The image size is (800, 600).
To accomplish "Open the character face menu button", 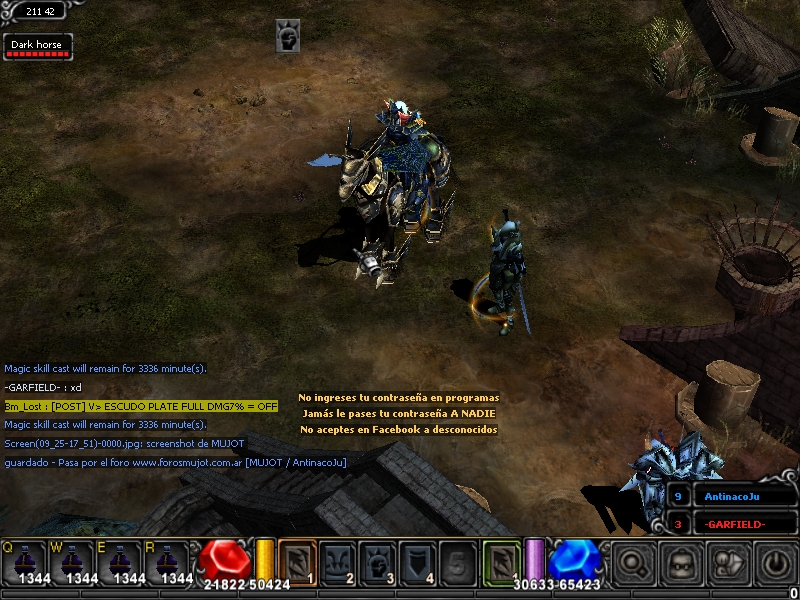I will [x=683, y=564].
